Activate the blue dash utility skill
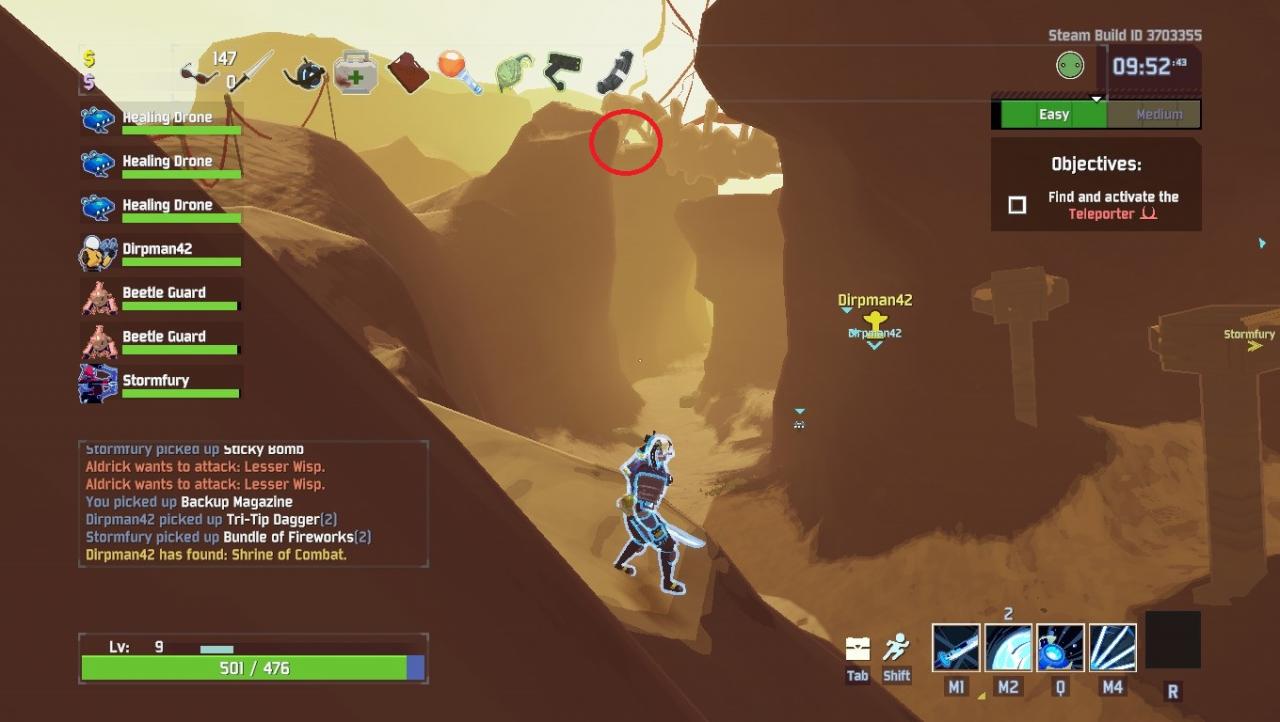Image resolution: width=1280 pixels, height=722 pixels. [x=1060, y=647]
